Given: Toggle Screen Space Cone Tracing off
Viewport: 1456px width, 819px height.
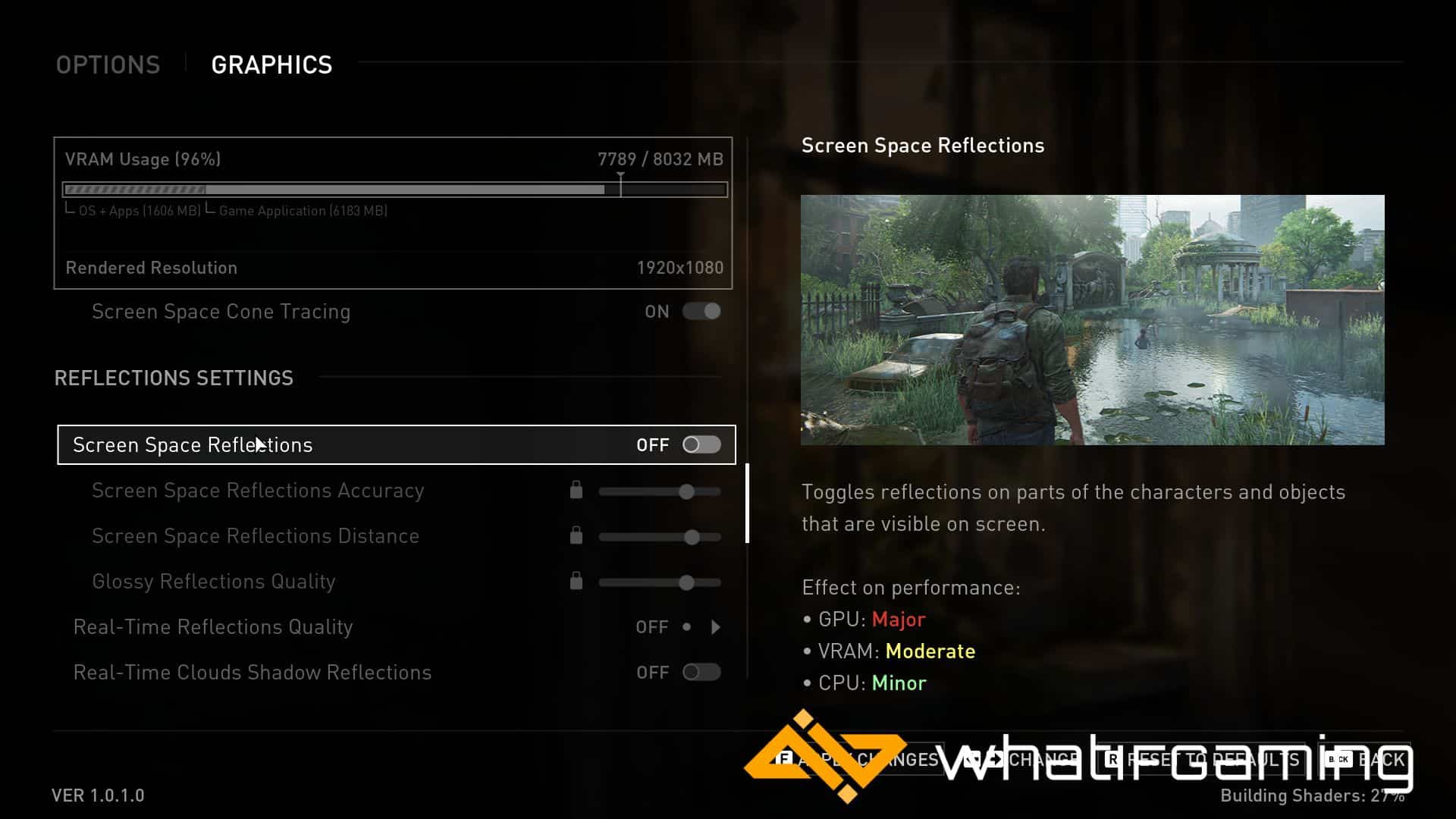Looking at the screenshot, I should (x=701, y=311).
